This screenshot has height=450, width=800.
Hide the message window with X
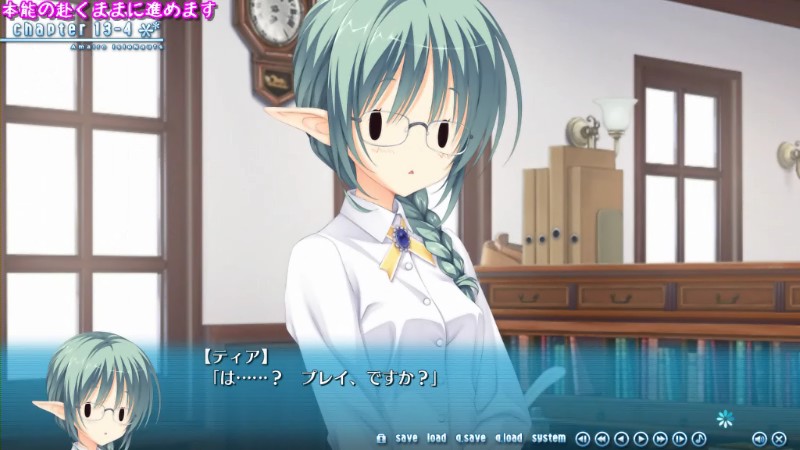pos(777,438)
